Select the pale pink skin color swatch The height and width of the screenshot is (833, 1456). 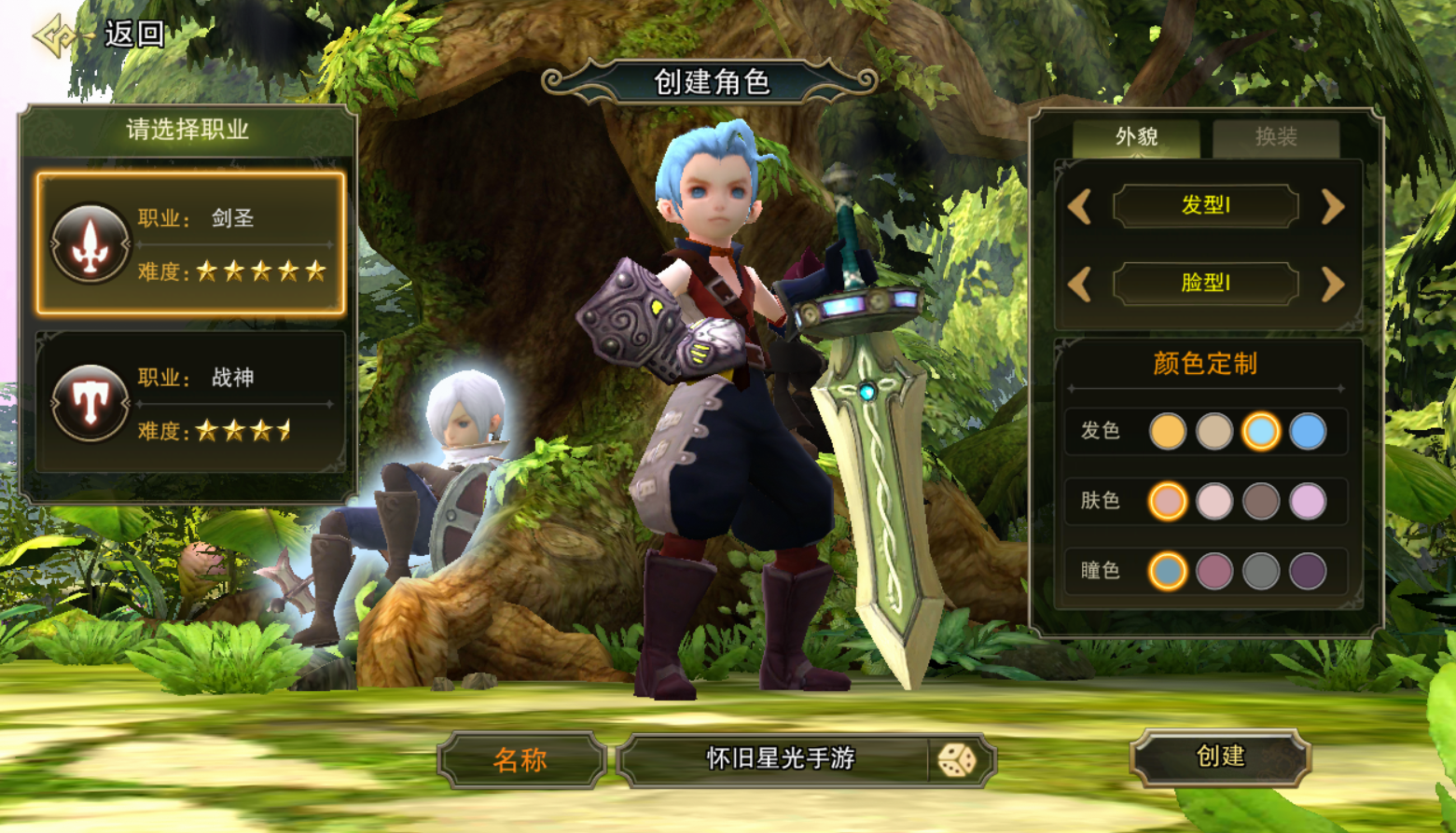pyautogui.click(x=1213, y=502)
